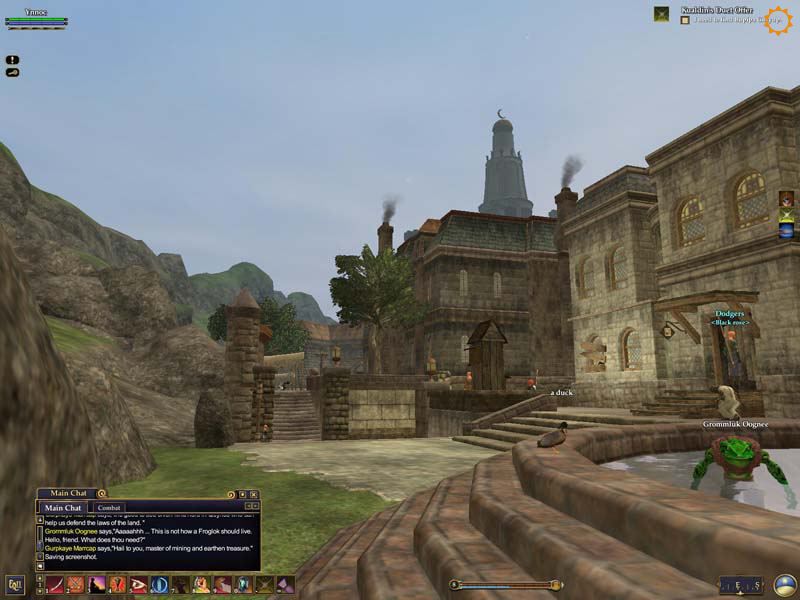Screen dimensions: 800x600
Task: Activate the silhouette ability in slot 3
Action: click(96, 585)
